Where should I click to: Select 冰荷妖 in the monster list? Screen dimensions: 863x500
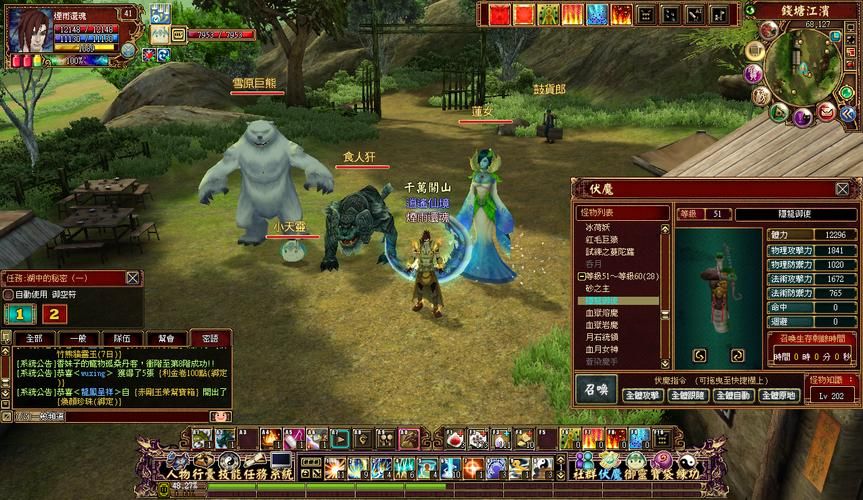click(x=596, y=227)
